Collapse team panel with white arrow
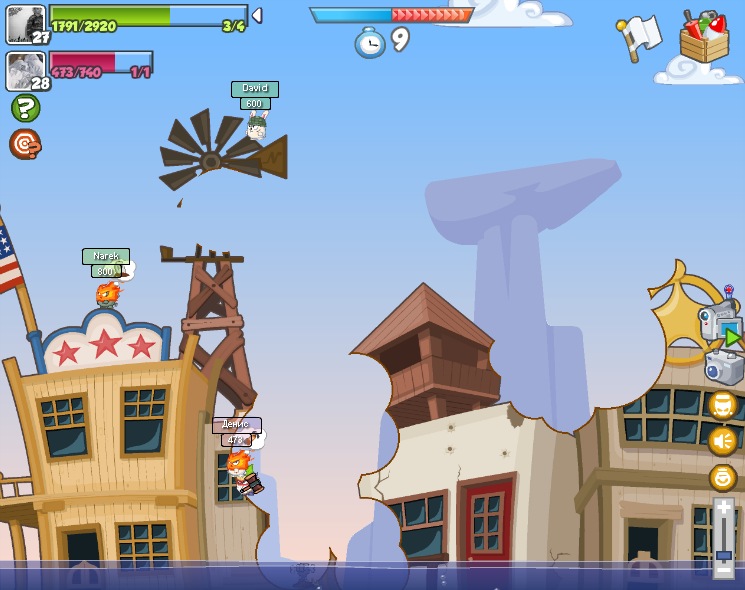Image resolution: width=745 pixels, height=590 pixels. pyautogui.click(x=257, y=15)
